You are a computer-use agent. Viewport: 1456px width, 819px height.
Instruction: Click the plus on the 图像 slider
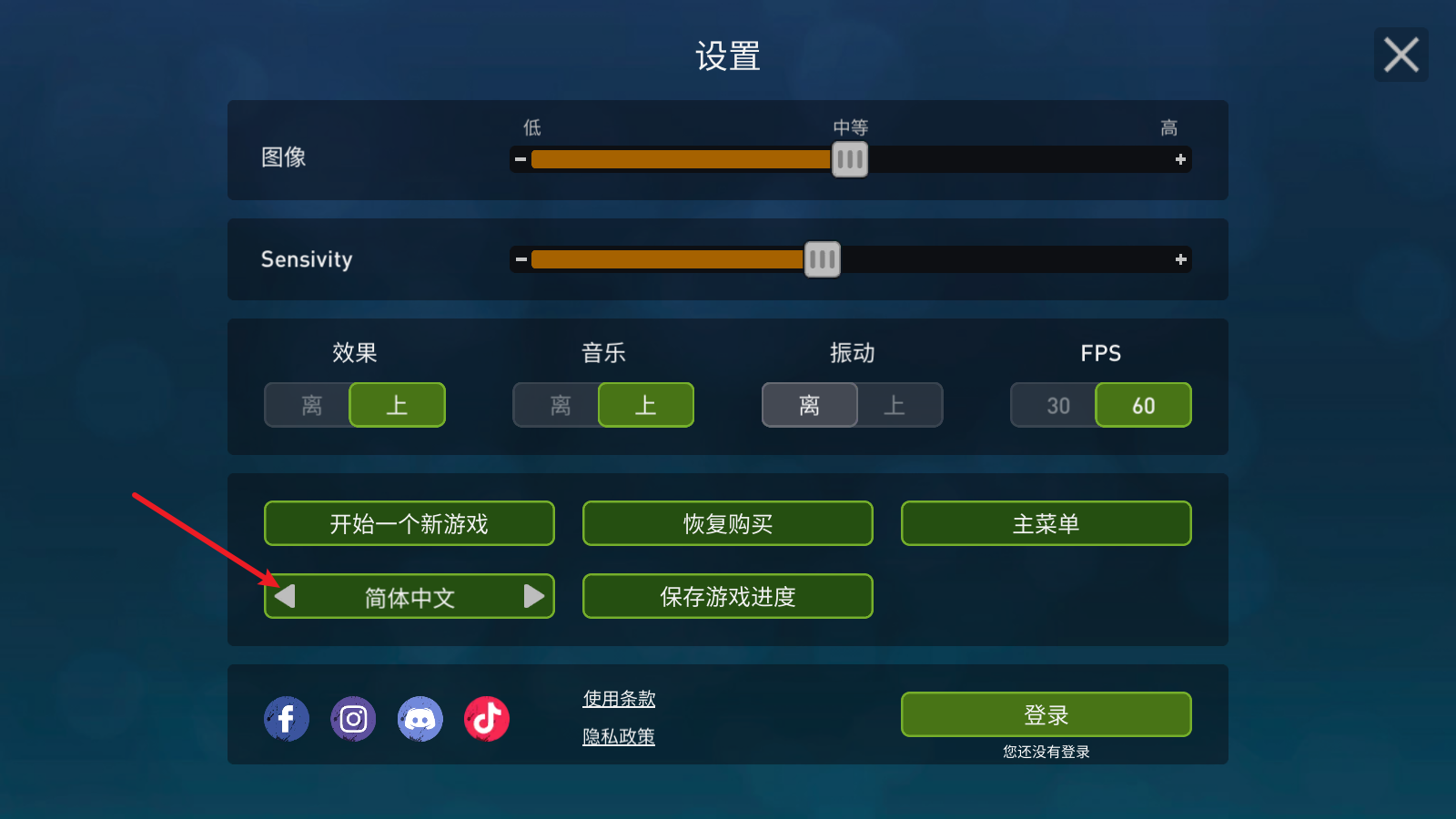coord(1180,159)
